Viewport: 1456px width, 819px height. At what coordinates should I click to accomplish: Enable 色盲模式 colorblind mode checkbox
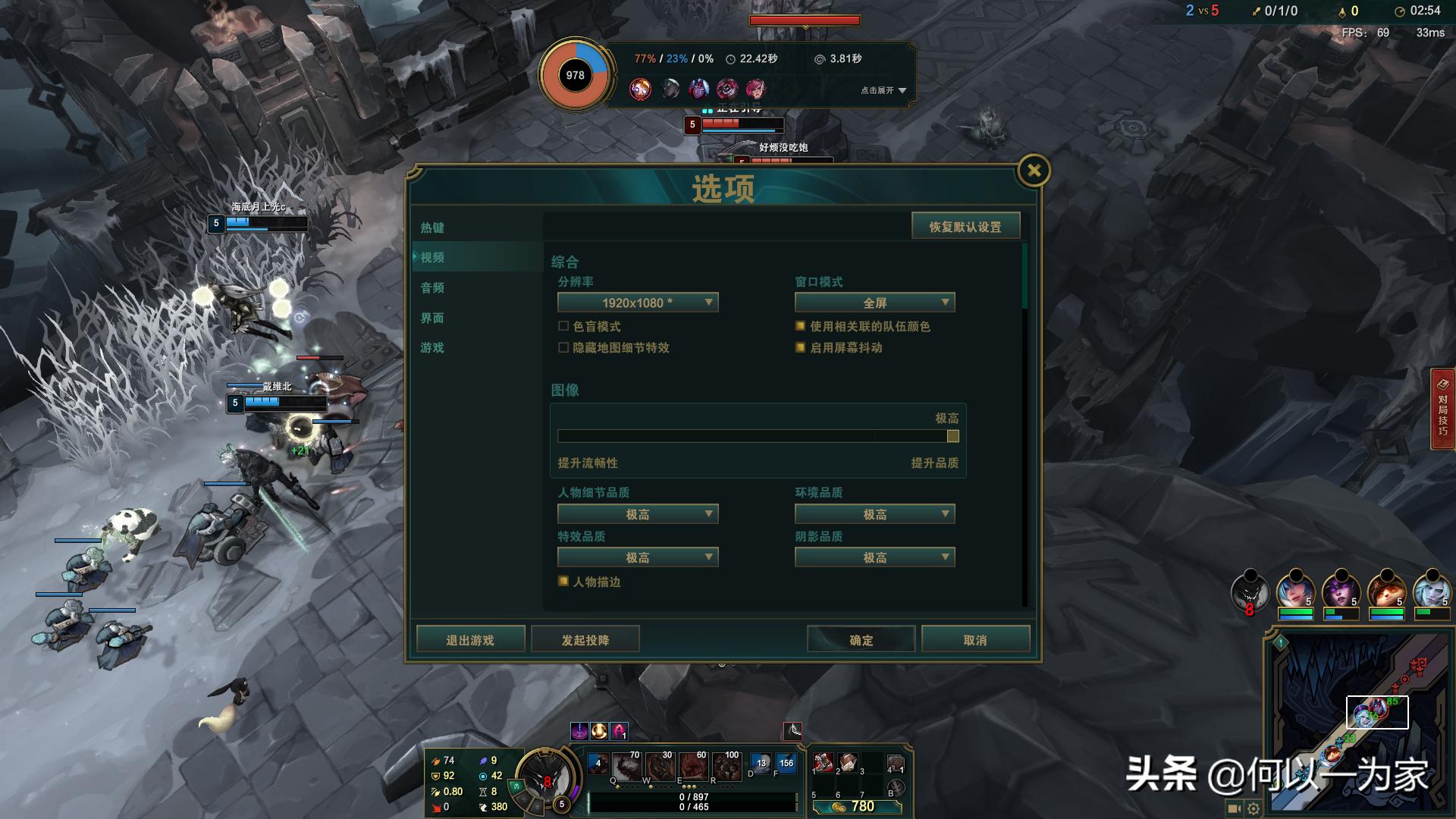click(563, 326)
